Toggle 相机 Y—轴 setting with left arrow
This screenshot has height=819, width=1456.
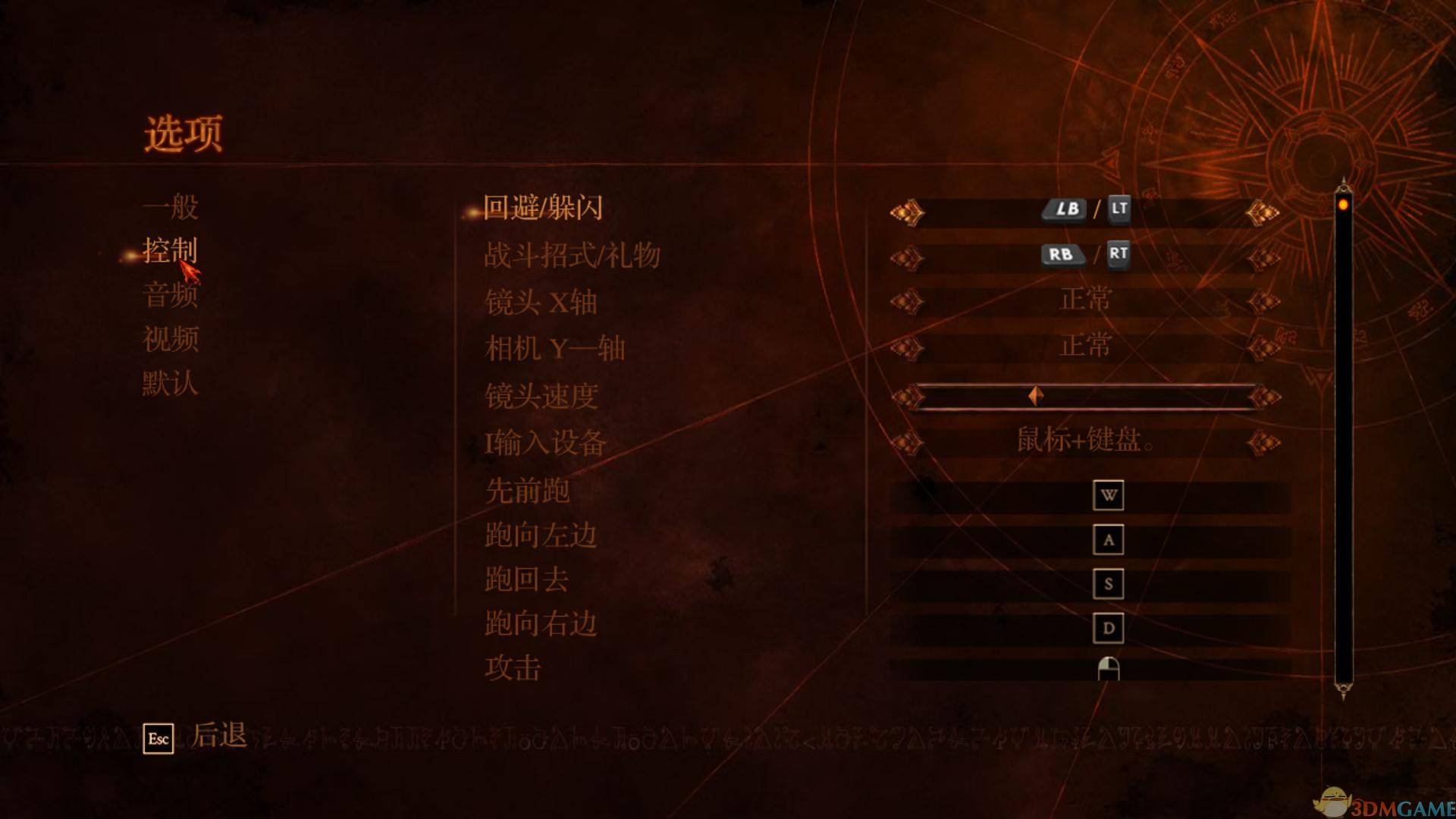point(907,345)
